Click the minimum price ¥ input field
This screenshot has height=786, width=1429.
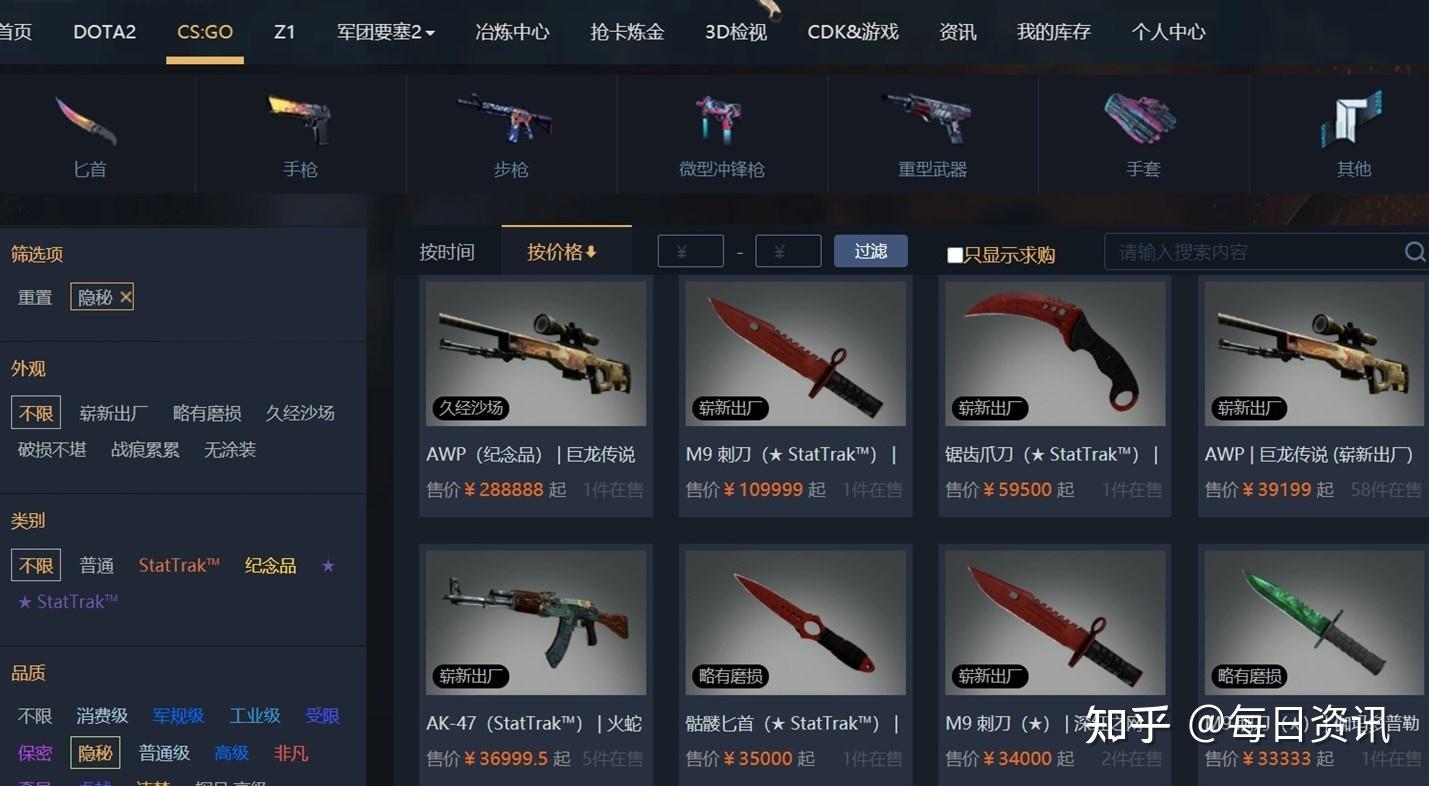pyautogui.click(x=690, y=251)
